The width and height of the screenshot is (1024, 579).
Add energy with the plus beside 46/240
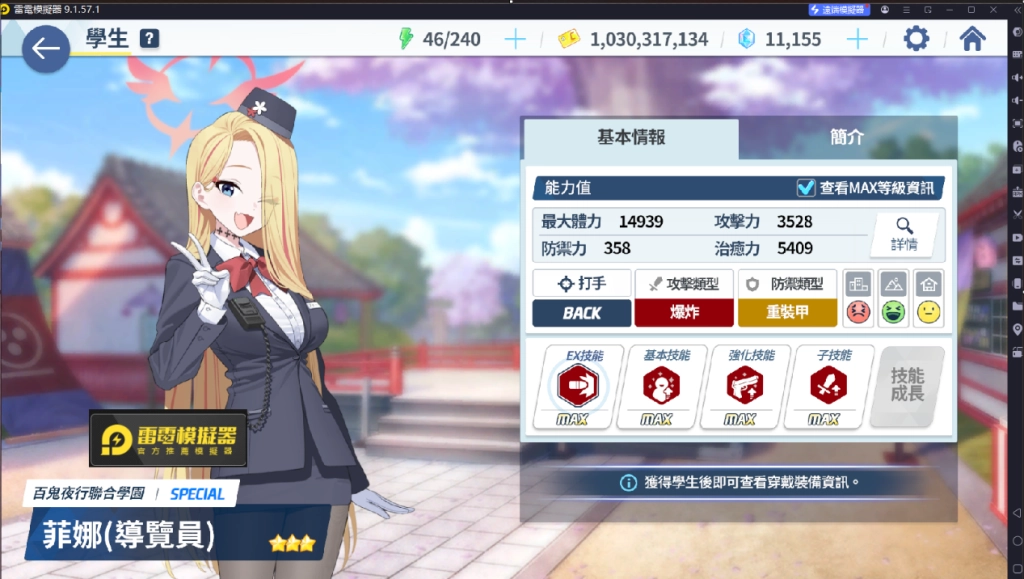[x=515, y=39]
